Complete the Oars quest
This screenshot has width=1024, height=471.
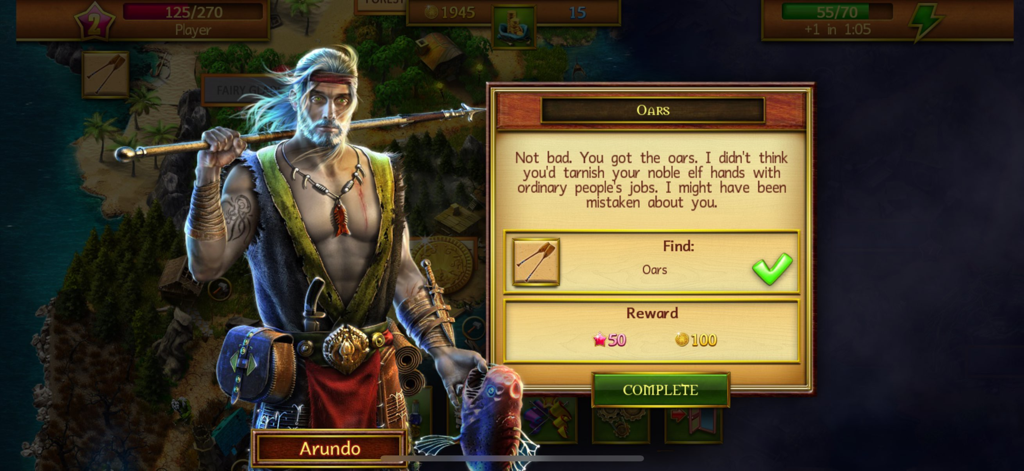coord(660,389)
